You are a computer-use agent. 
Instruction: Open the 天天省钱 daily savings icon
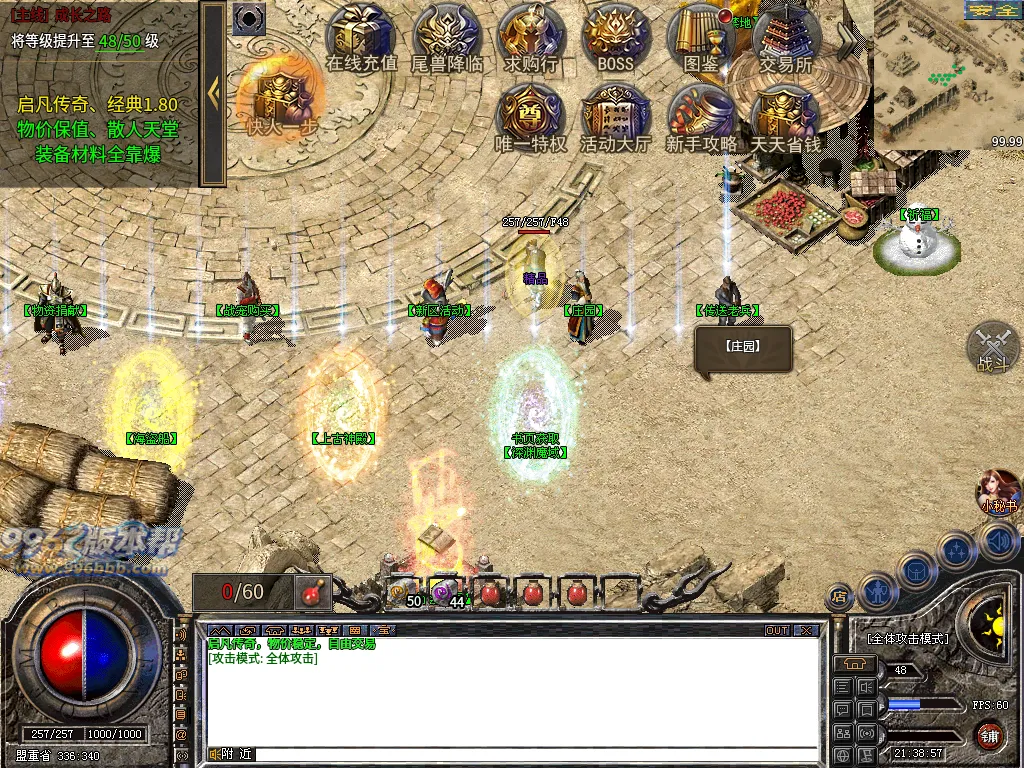point(786,117)
